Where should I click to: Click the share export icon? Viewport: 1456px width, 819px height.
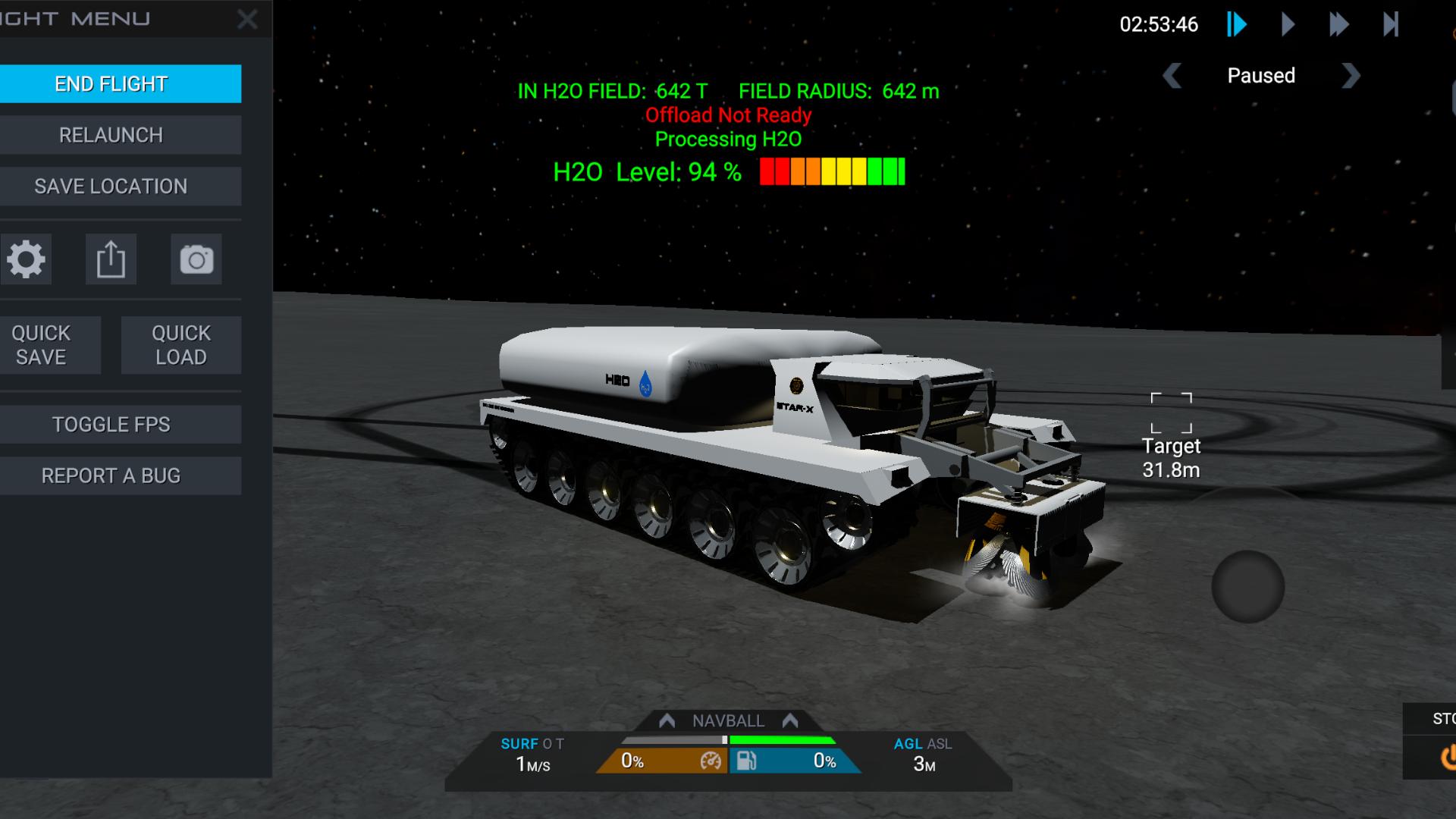coord(111,260)
